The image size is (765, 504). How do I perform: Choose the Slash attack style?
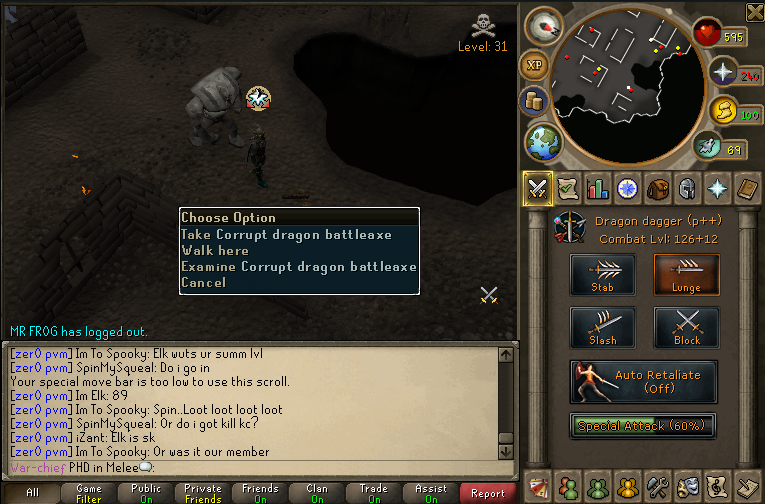(602, 328)
